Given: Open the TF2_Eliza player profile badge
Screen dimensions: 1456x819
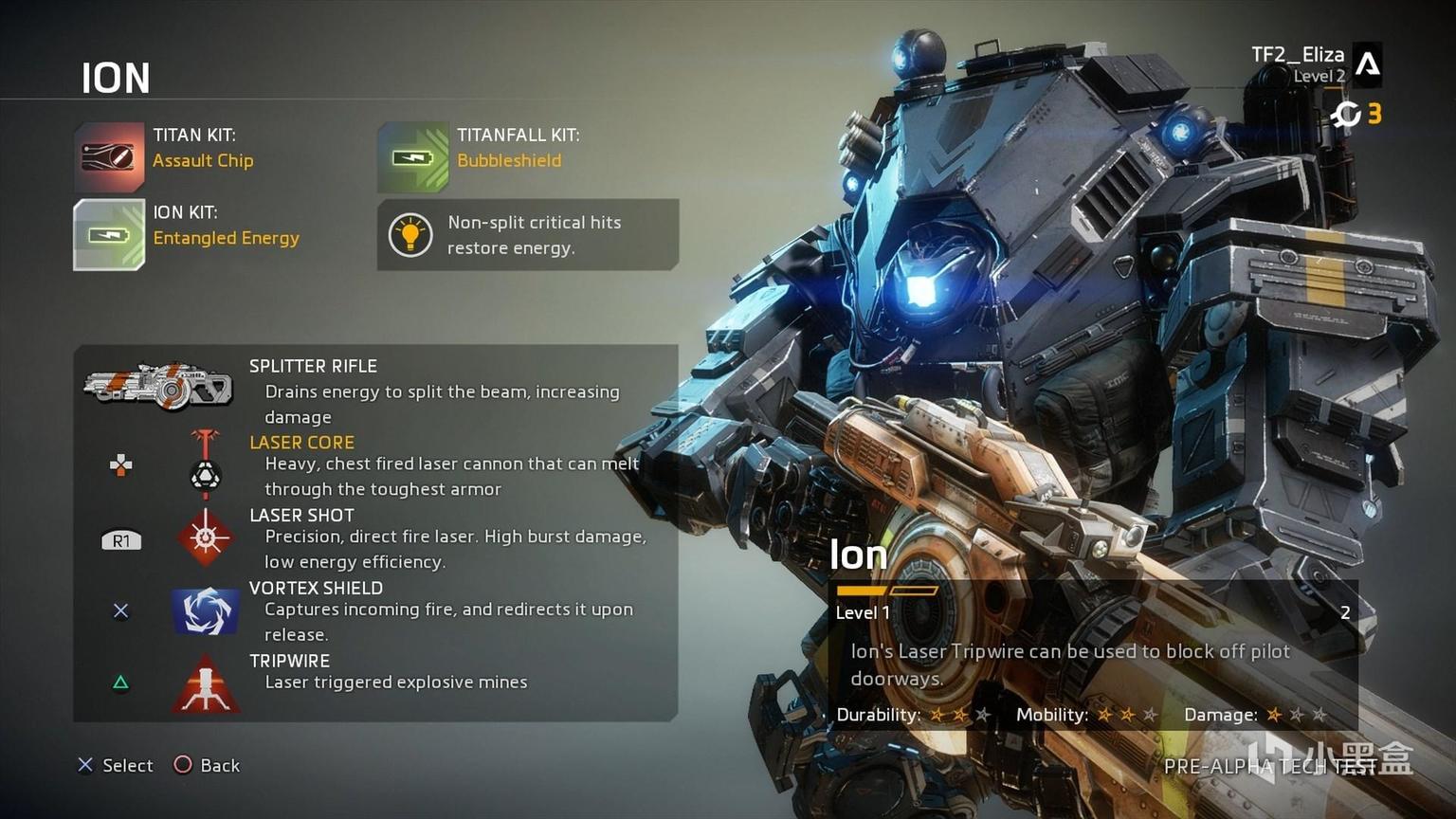Looking at the screenshot, I should tap(1367, 64).
